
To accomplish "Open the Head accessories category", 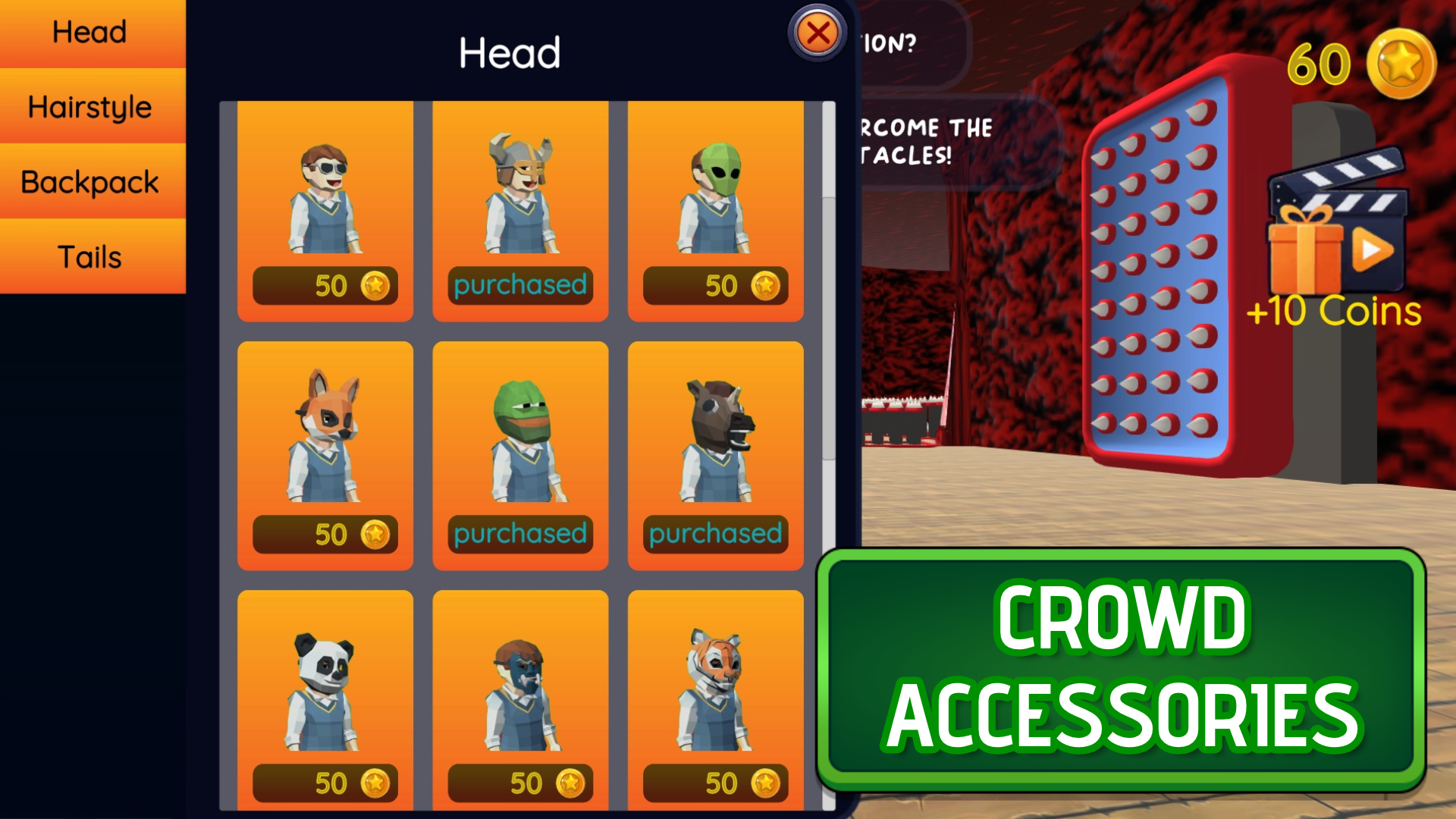I will click(89, 32).
